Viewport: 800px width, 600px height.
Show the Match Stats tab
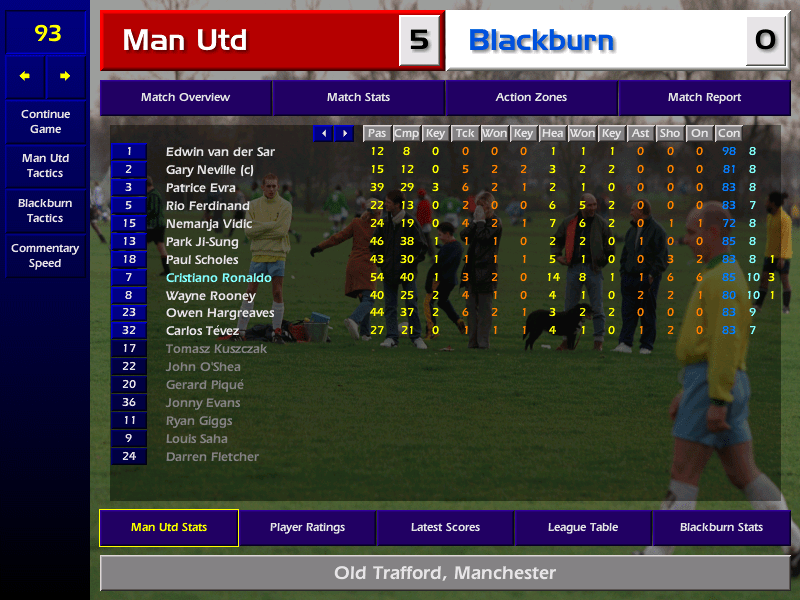coord(358,98)
